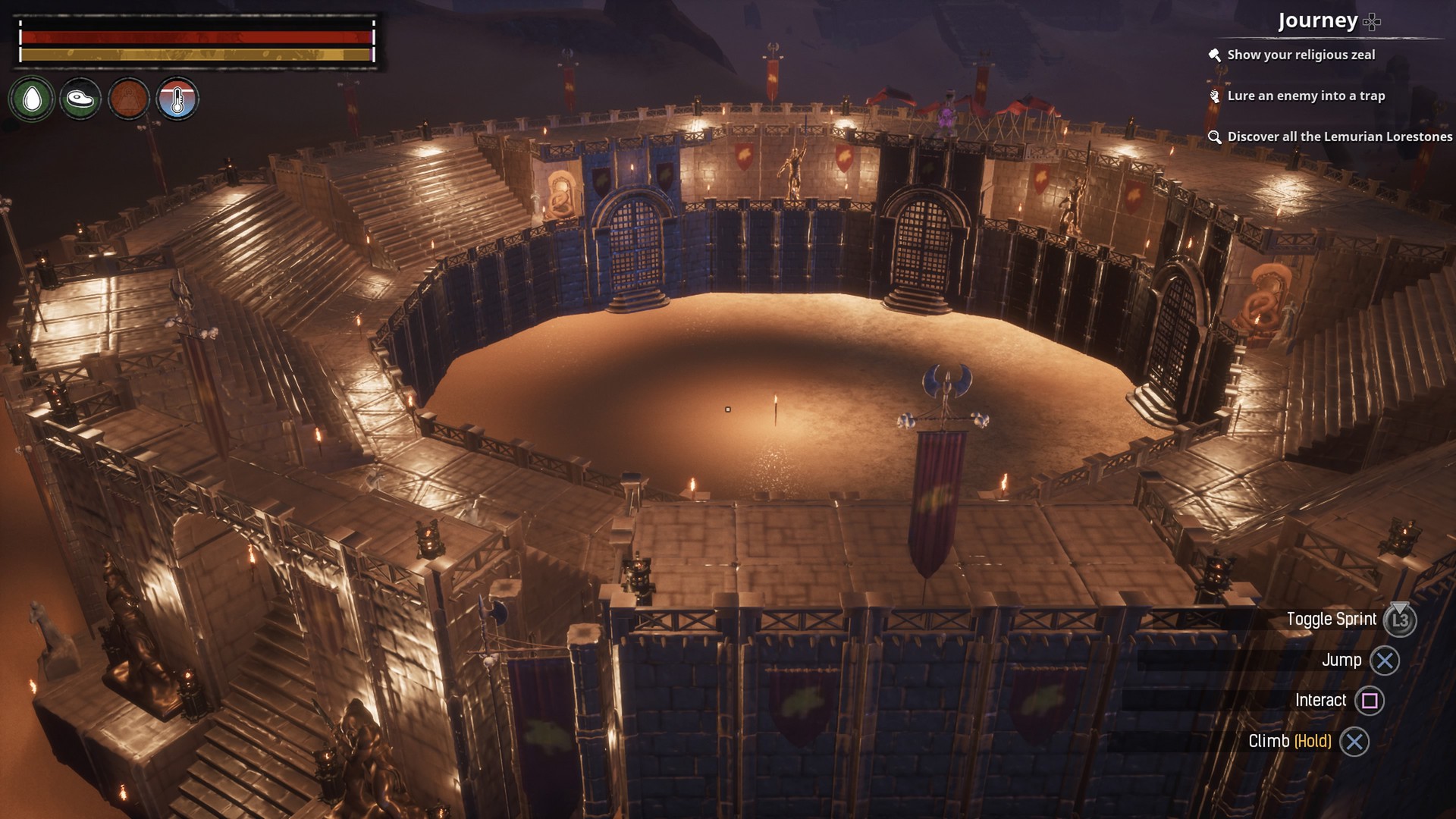Click the thermometer temperature status icon

tap(179, 99)
